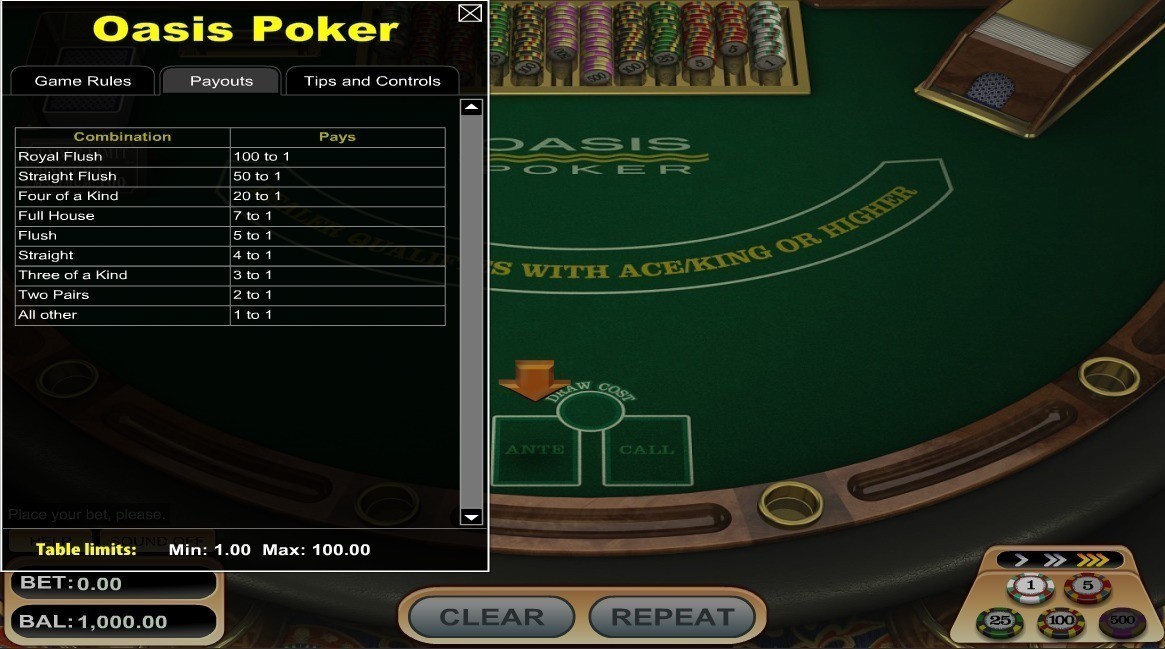Open the Payouts tab
Screen dimensions: 1165x649
click(x=221, y=81)
